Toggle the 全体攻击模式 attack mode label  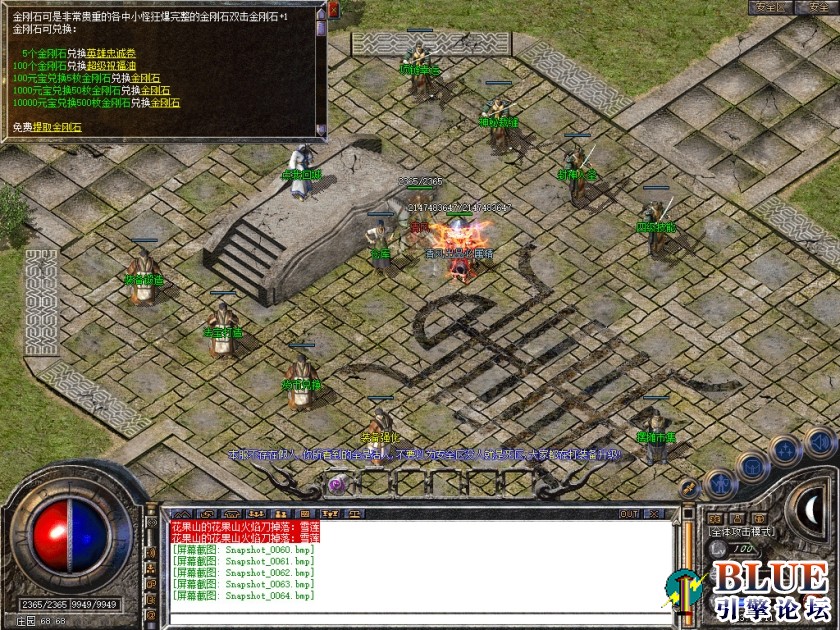[x=742, y=532]
